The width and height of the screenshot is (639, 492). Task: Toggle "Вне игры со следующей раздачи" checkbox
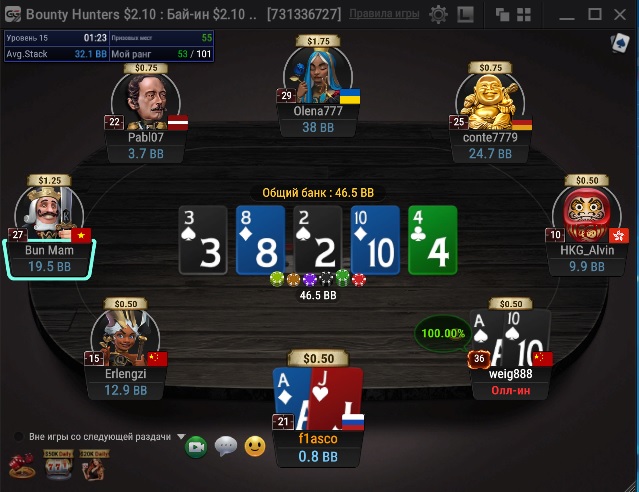19,437
